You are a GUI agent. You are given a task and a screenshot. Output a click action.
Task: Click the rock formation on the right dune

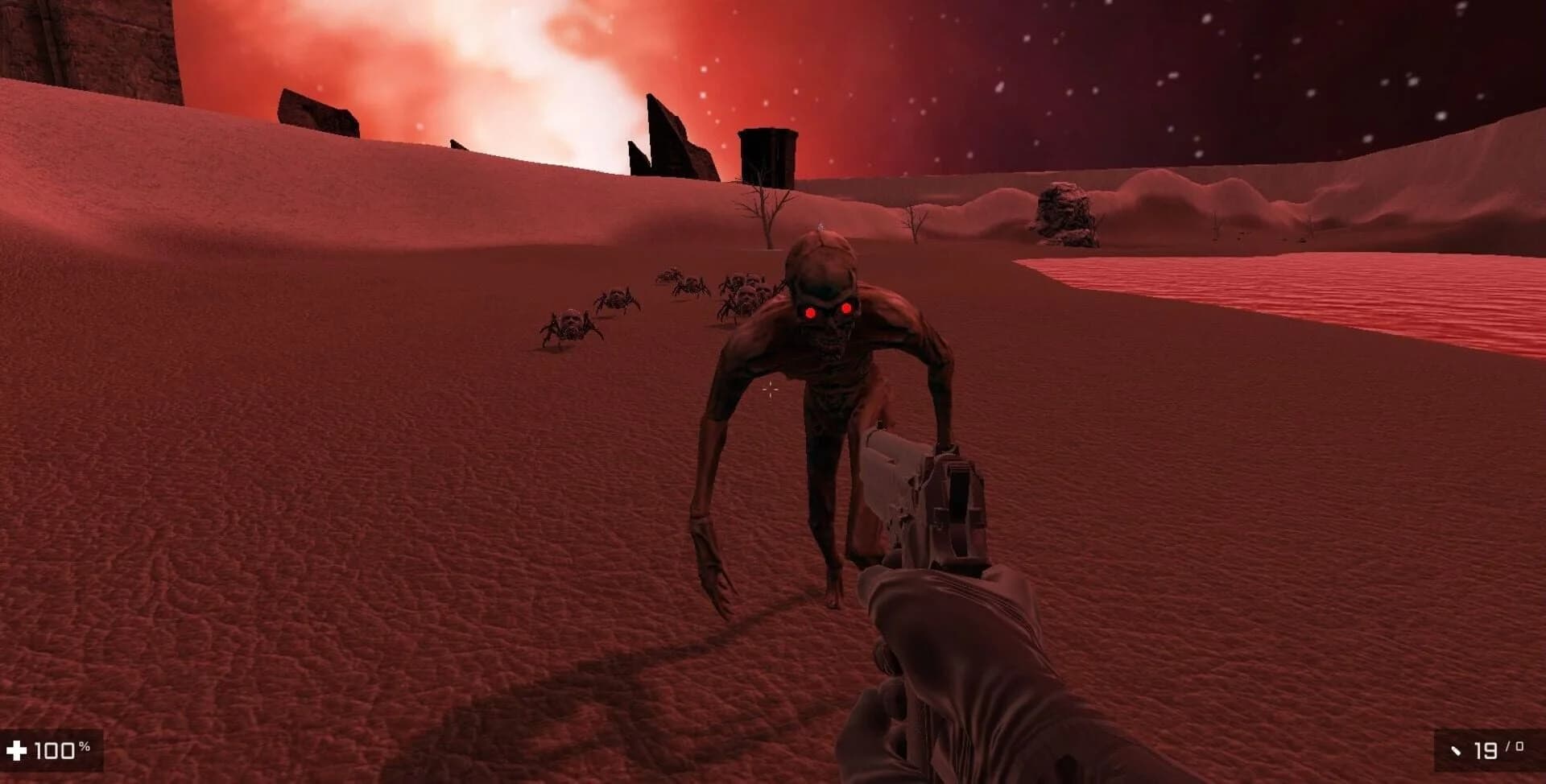1064,211
